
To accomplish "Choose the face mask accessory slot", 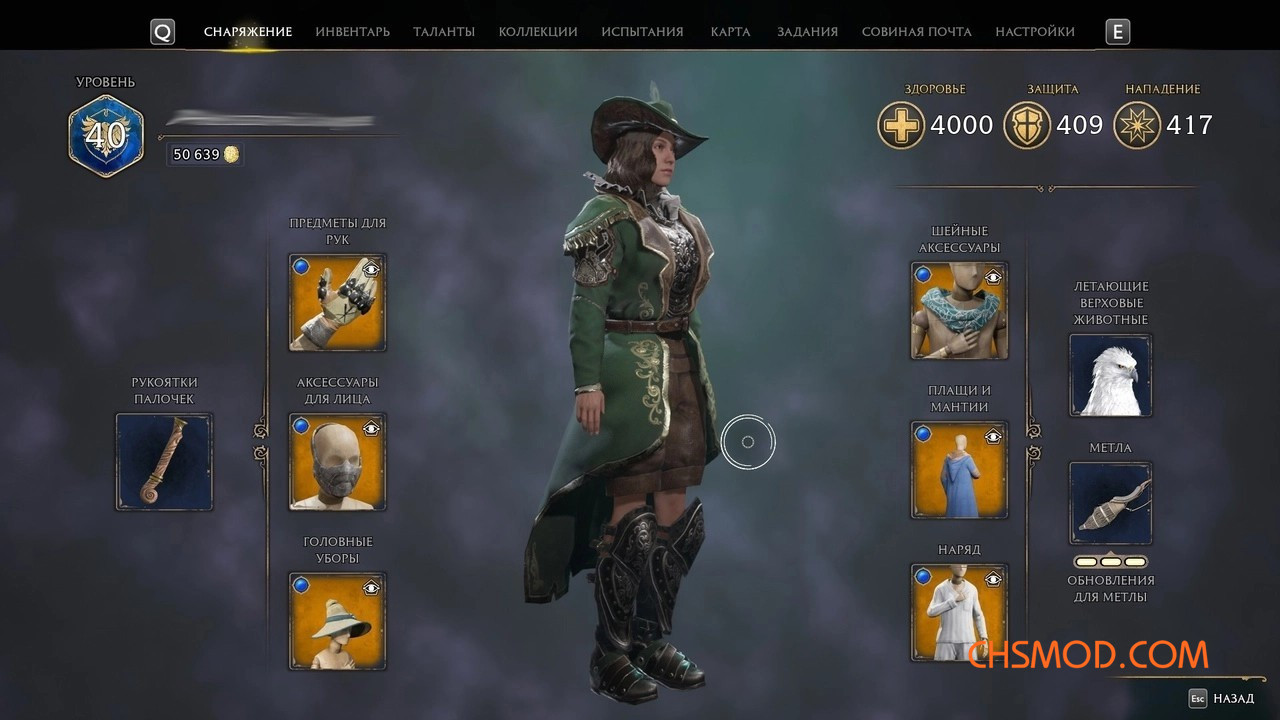I will pyautogui.click(x=337, y=462).
